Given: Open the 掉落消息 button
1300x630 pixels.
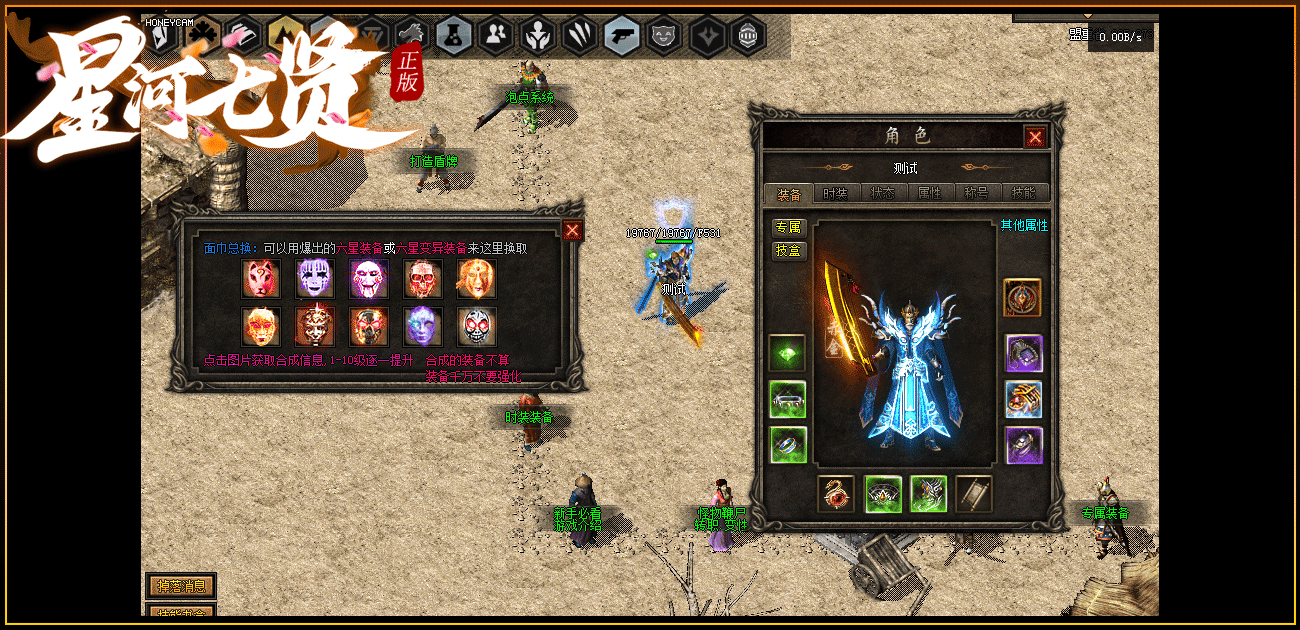Looking at the screenshot, I should pos(181,585).
